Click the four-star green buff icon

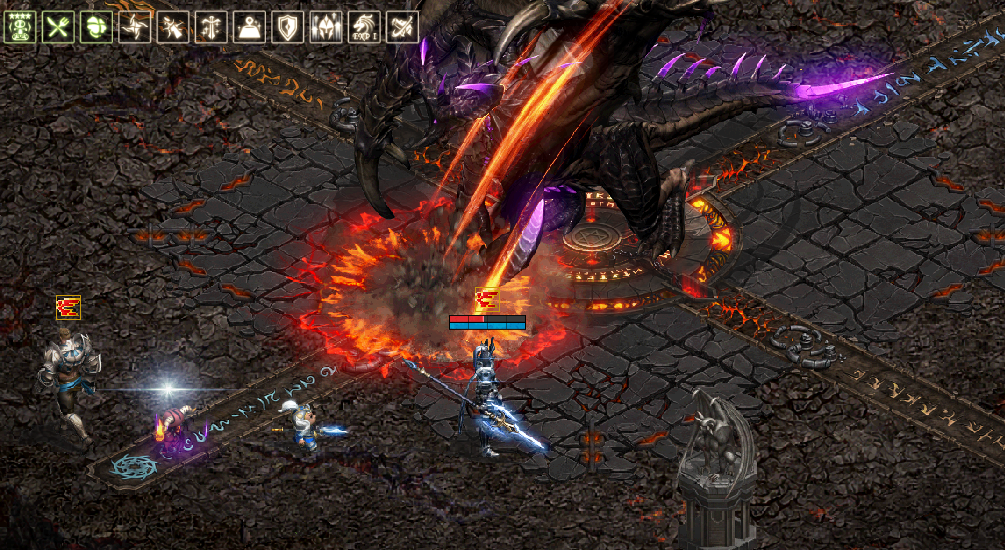[21, 27]
